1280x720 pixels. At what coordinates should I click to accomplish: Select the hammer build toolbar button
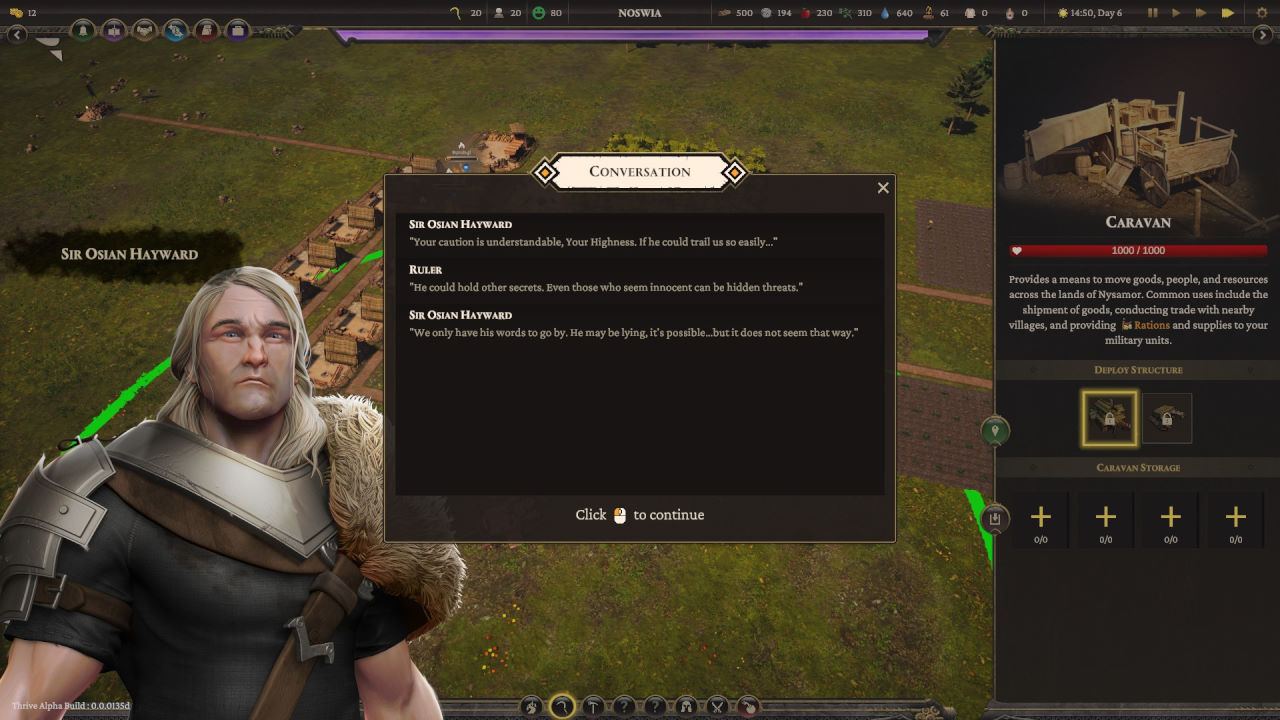593,706
